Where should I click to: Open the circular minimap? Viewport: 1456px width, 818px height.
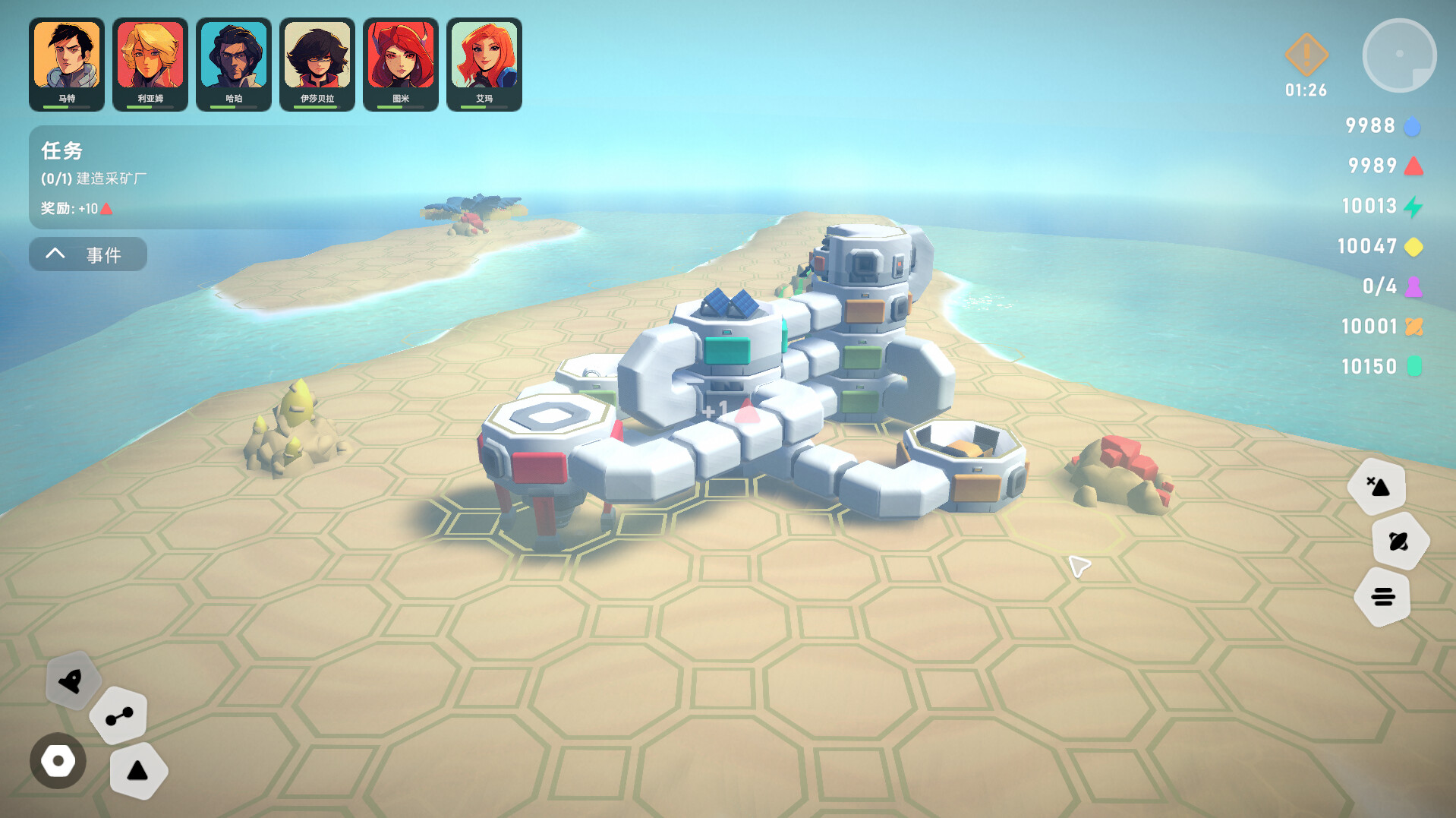coord(1399,55)
